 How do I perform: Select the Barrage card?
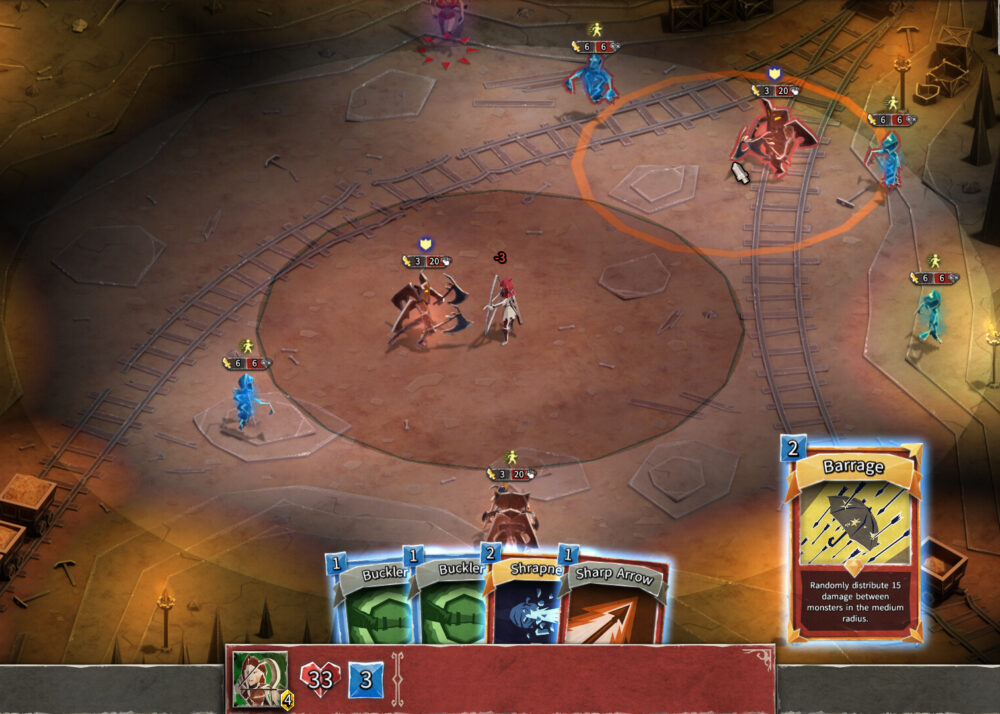tap(855, 540)
